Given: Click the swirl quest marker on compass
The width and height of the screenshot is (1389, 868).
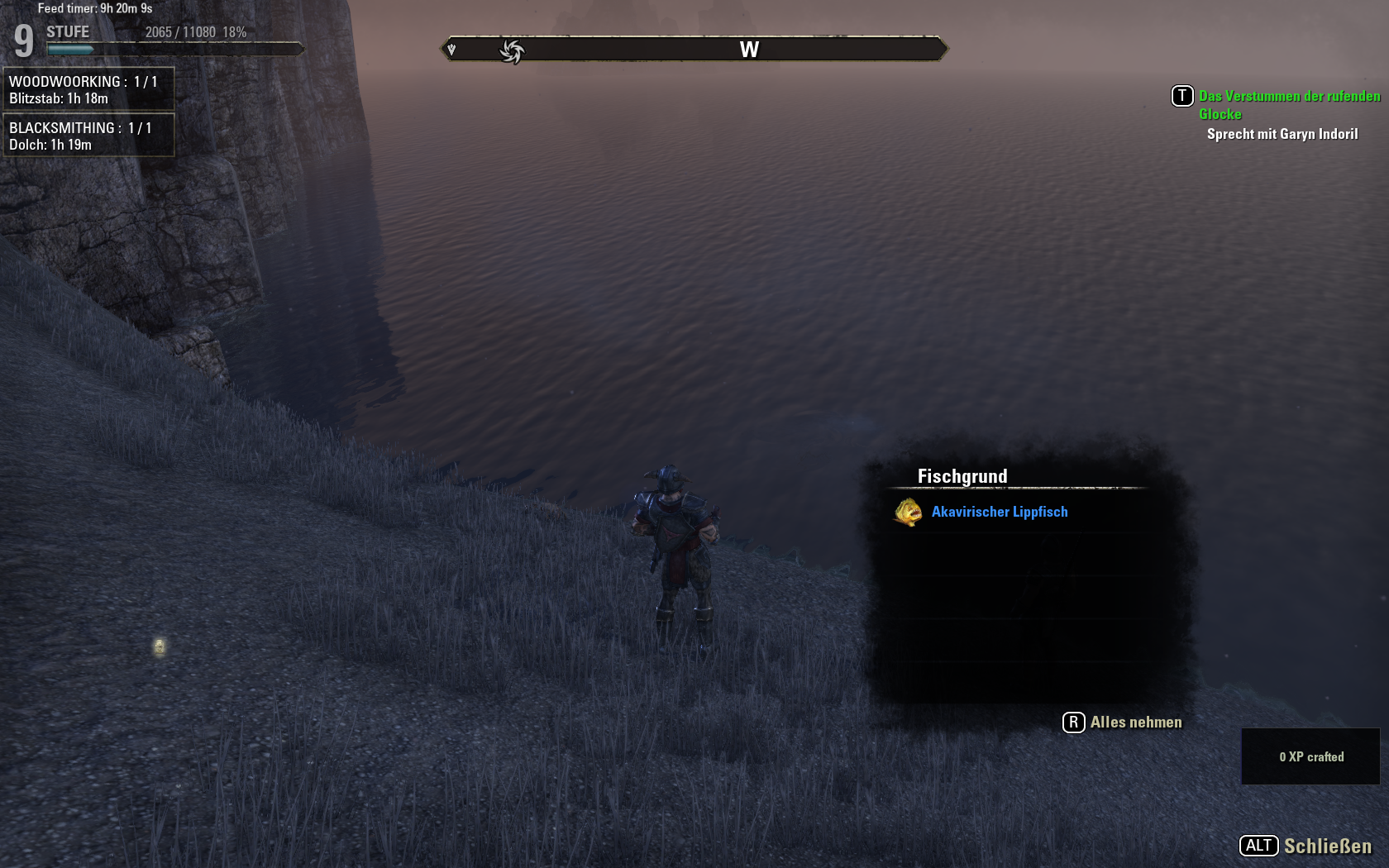Looking at the screenshot, I should click(512, 51).
